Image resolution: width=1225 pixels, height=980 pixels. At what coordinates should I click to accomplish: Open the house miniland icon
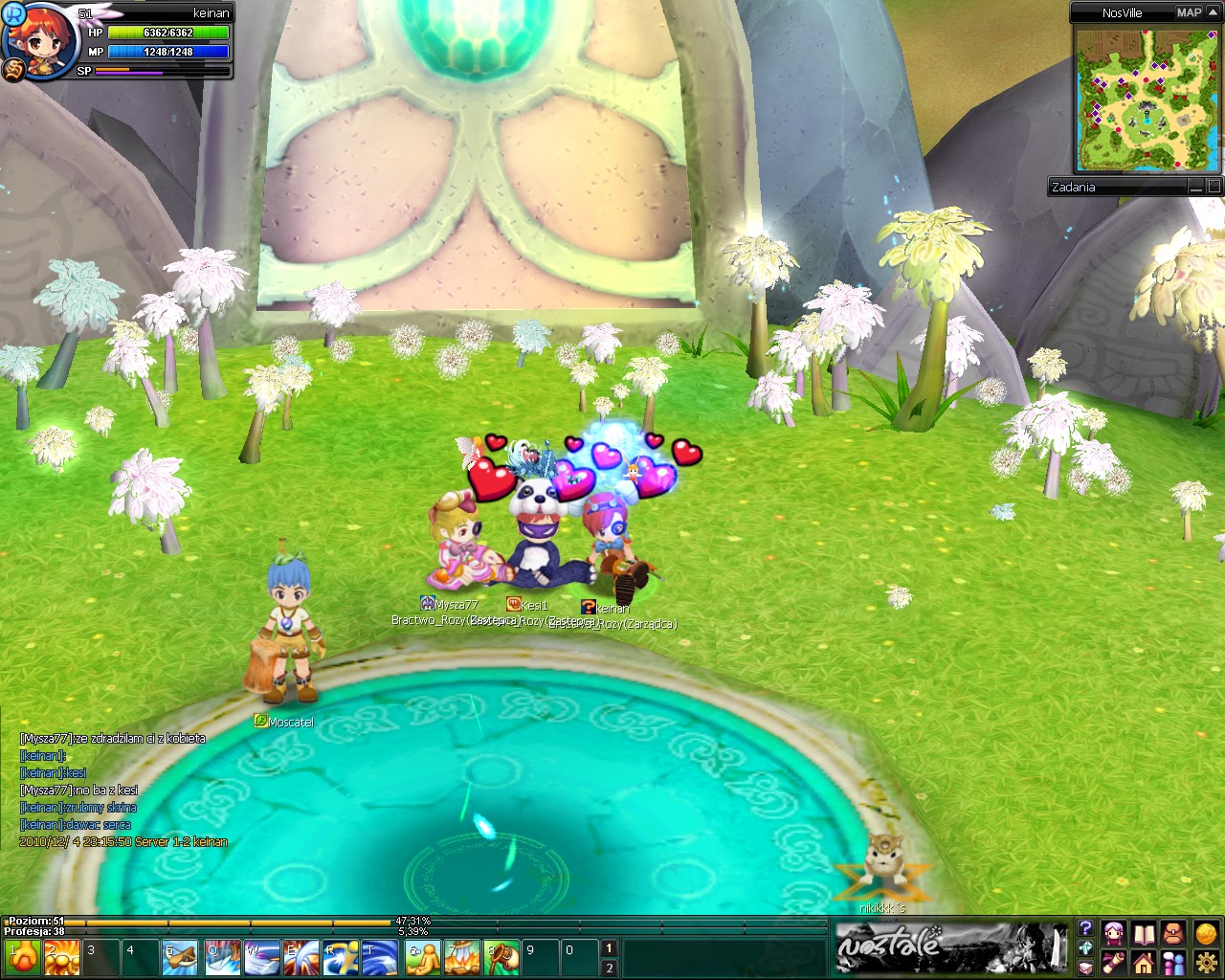(1145, 962)
